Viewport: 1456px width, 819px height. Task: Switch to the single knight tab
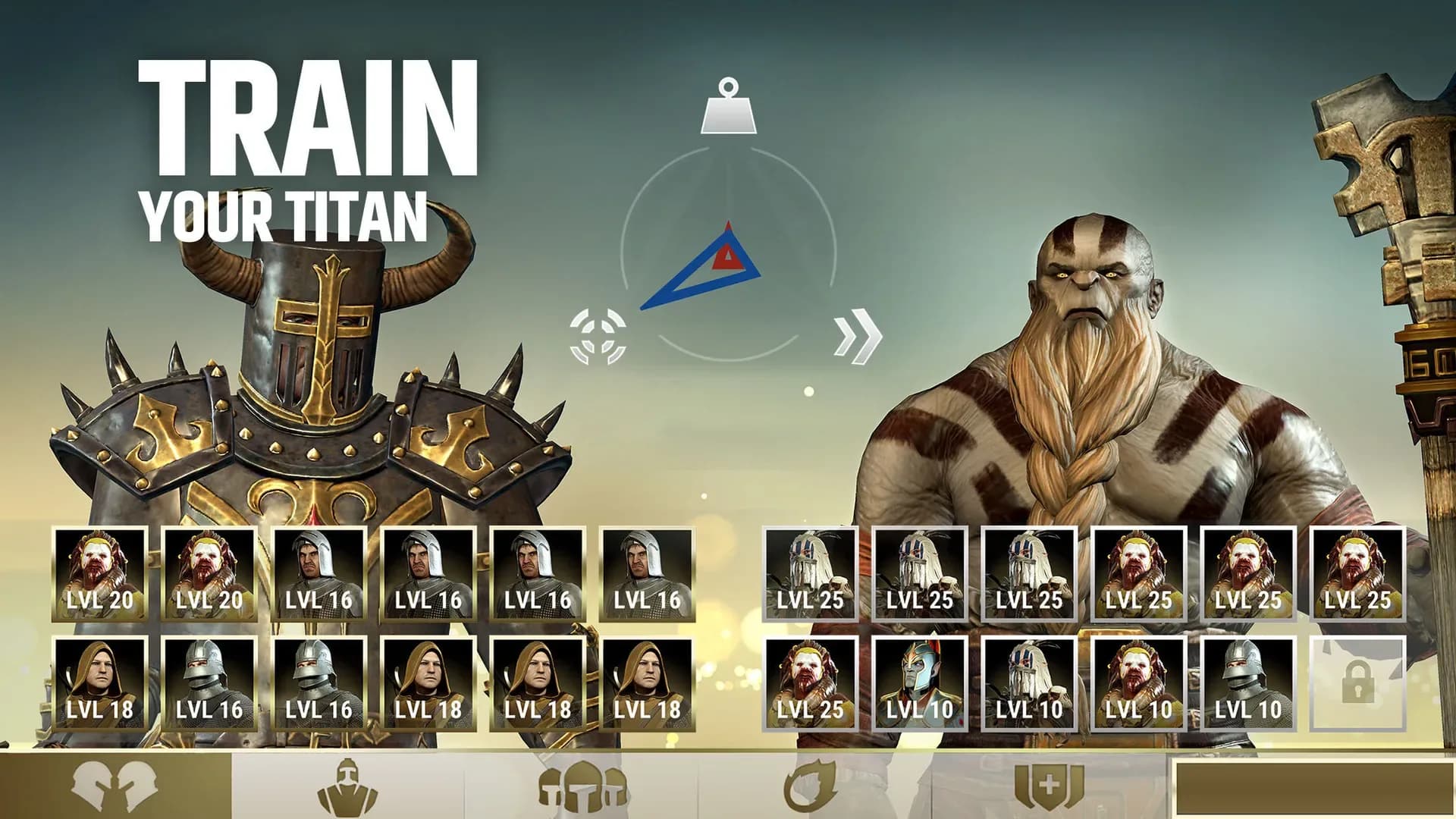point(347,786)
